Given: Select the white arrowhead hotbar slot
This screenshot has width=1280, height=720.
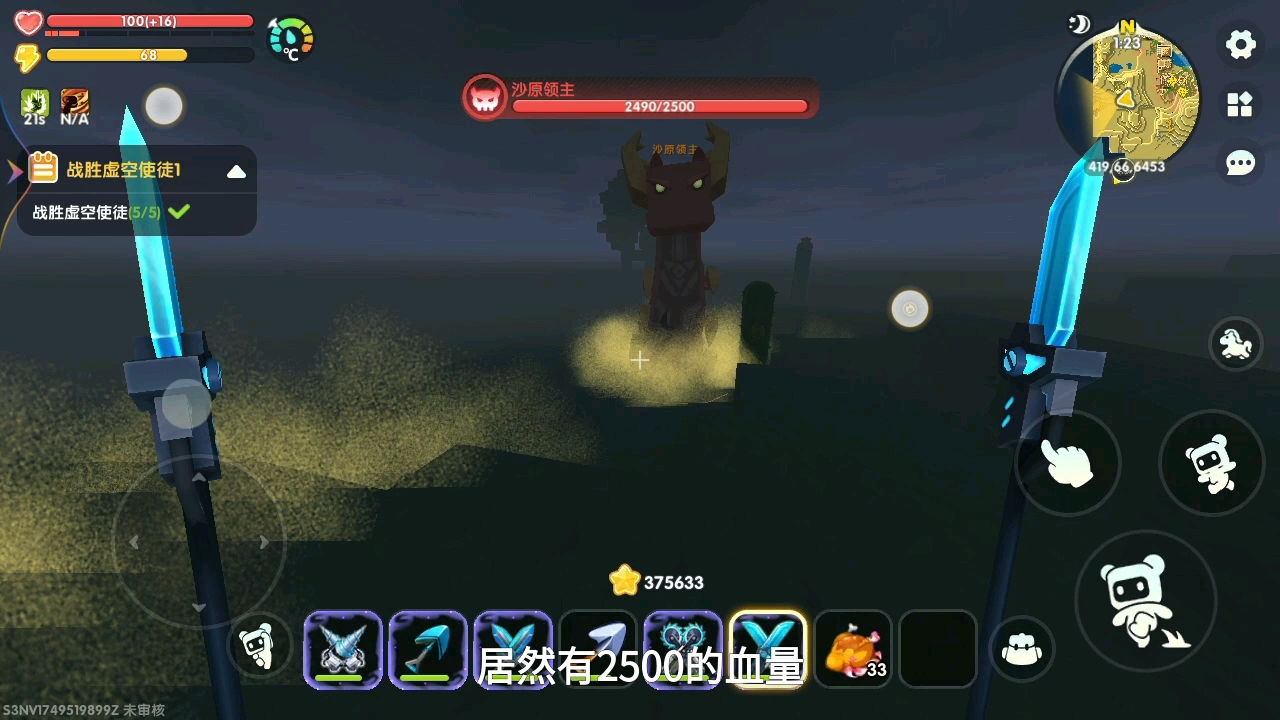Looking at the screenshot, I should pos(598,649).
